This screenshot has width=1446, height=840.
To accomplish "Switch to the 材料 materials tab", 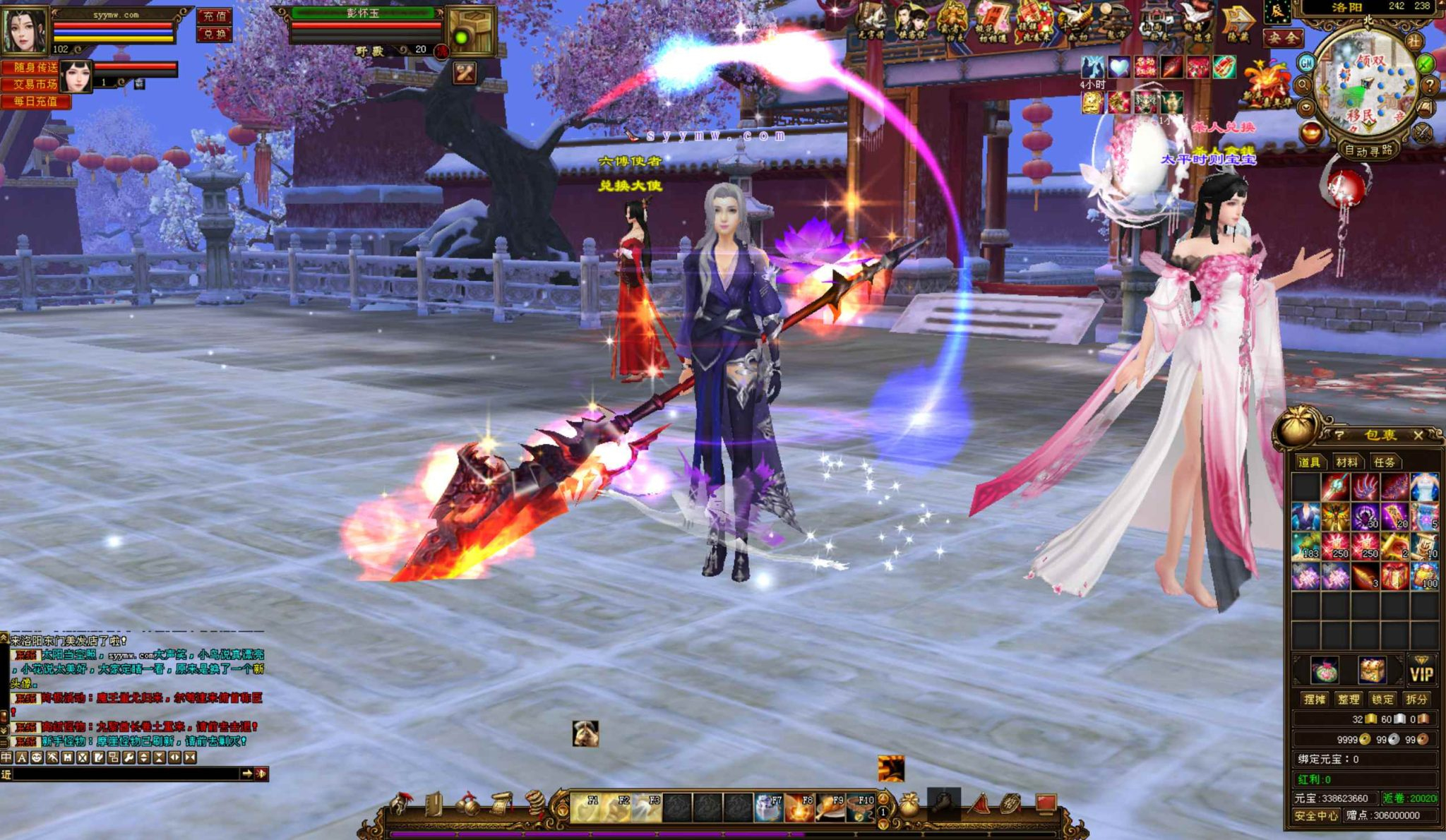I will pyautogui.click(x=1346, y=462).
